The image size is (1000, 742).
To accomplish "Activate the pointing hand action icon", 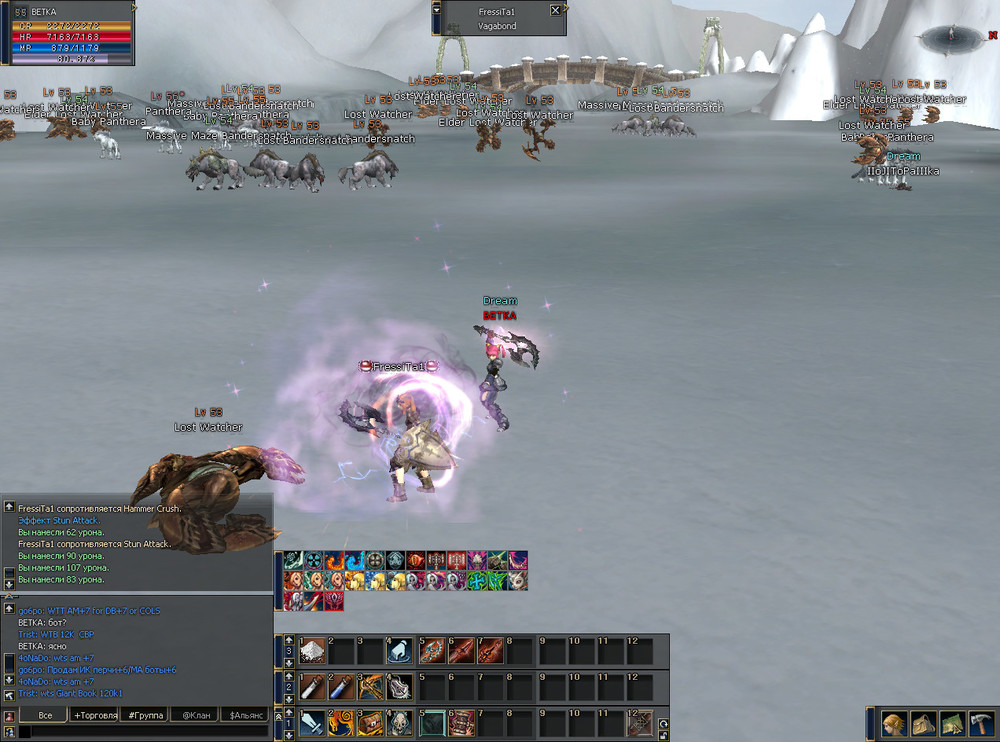I will coord(400,650).
